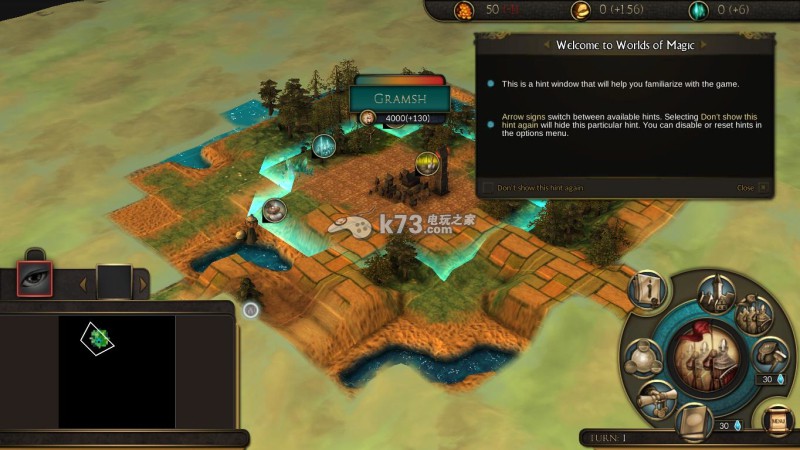800x450 pixels.
Task: Select the central army portrait
Action: pos(705,356)
